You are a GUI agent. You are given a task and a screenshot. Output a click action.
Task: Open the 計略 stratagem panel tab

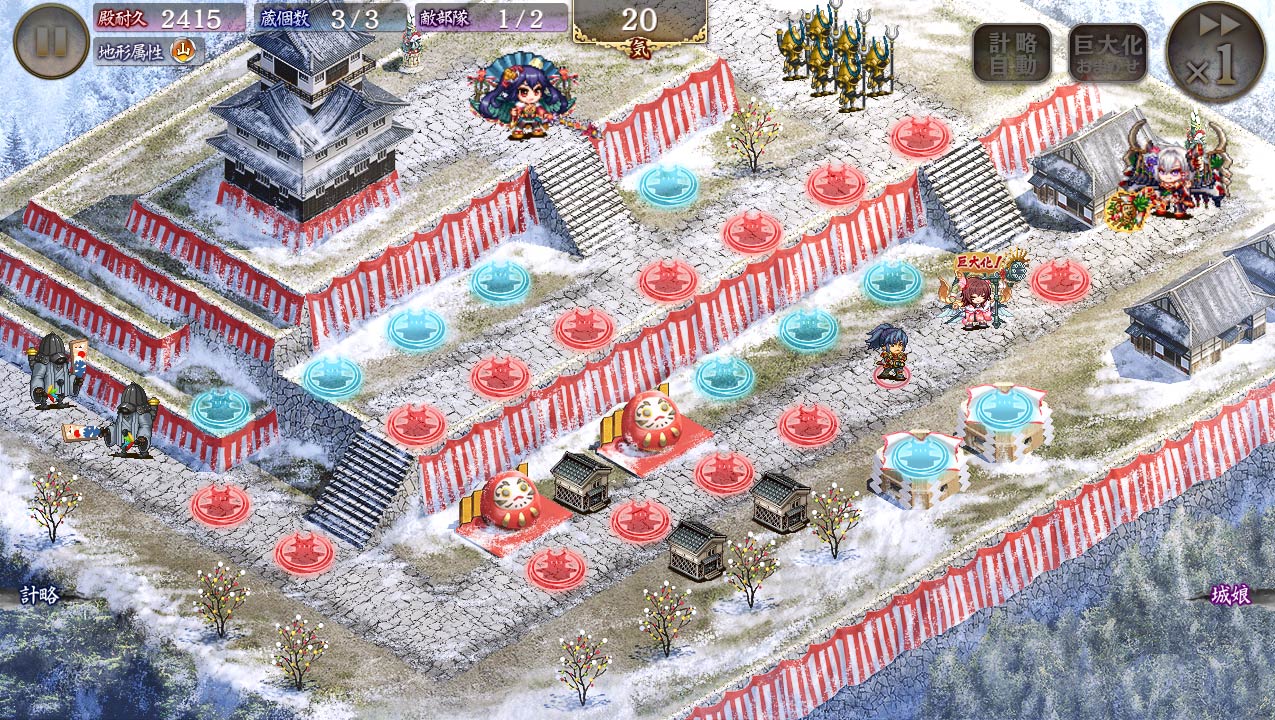tap(40, 596)
